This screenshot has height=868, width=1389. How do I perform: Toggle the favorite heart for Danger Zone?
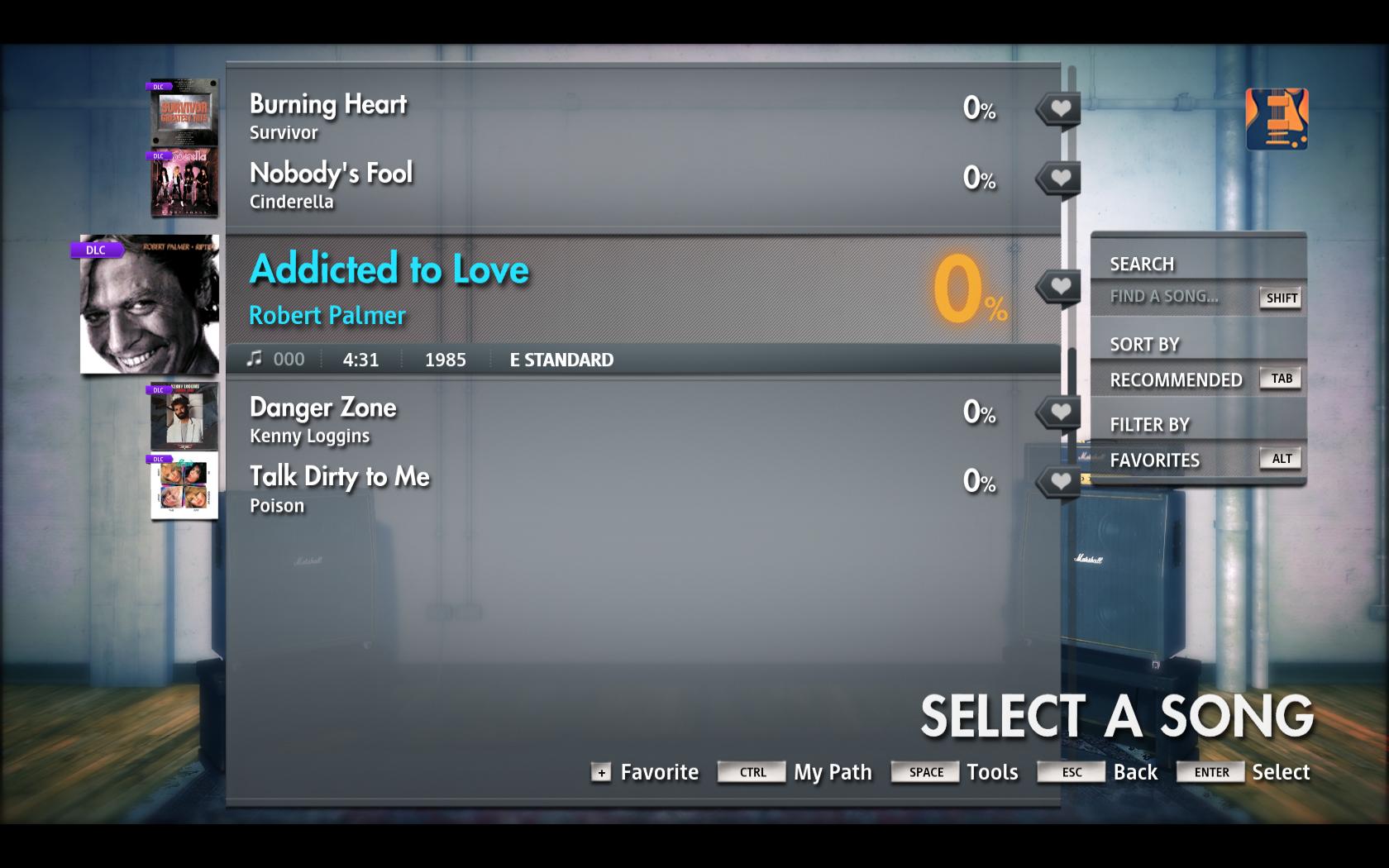[x=1058, y=411]
